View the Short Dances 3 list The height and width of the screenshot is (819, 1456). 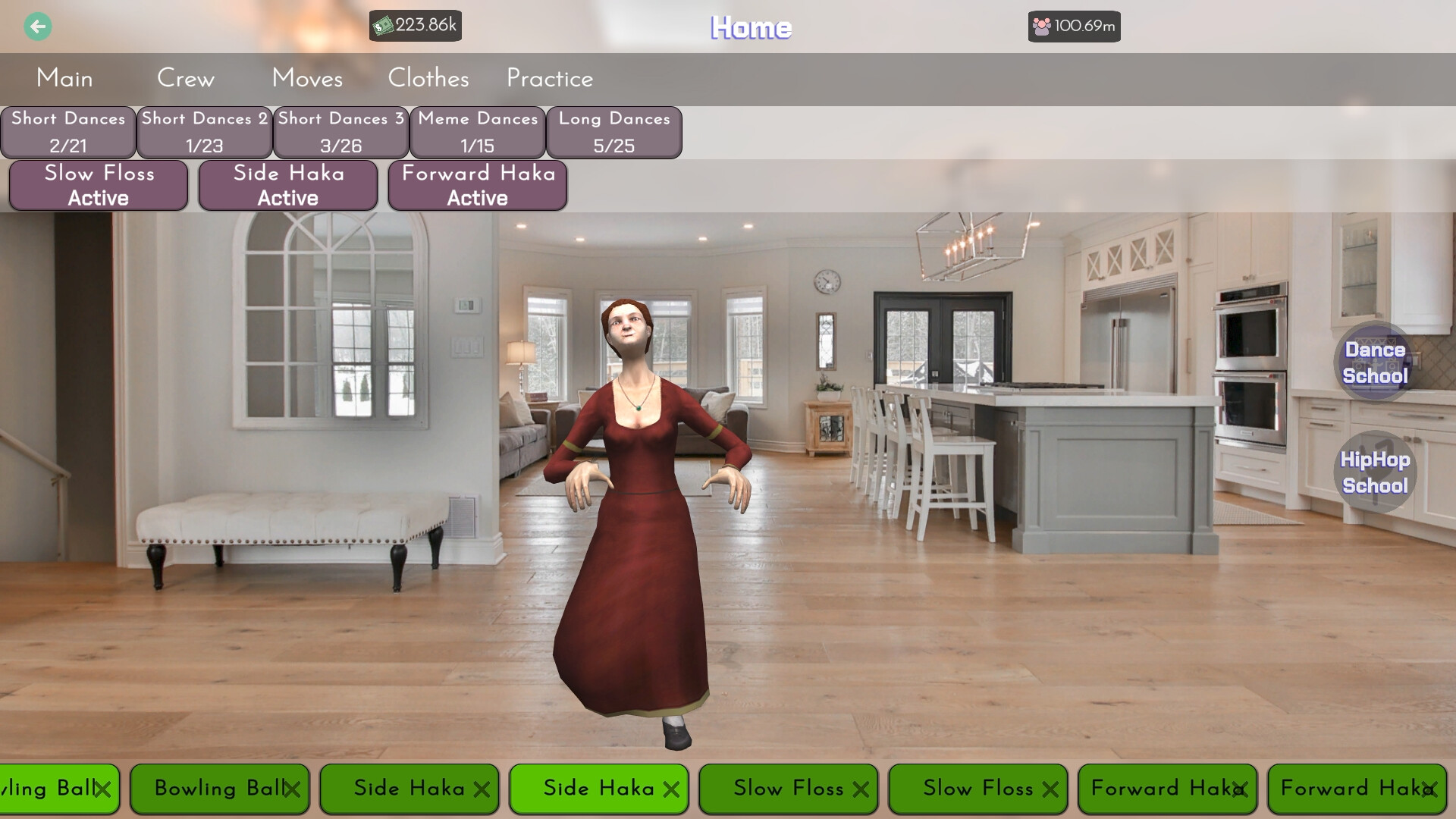[x=340, y=132]
